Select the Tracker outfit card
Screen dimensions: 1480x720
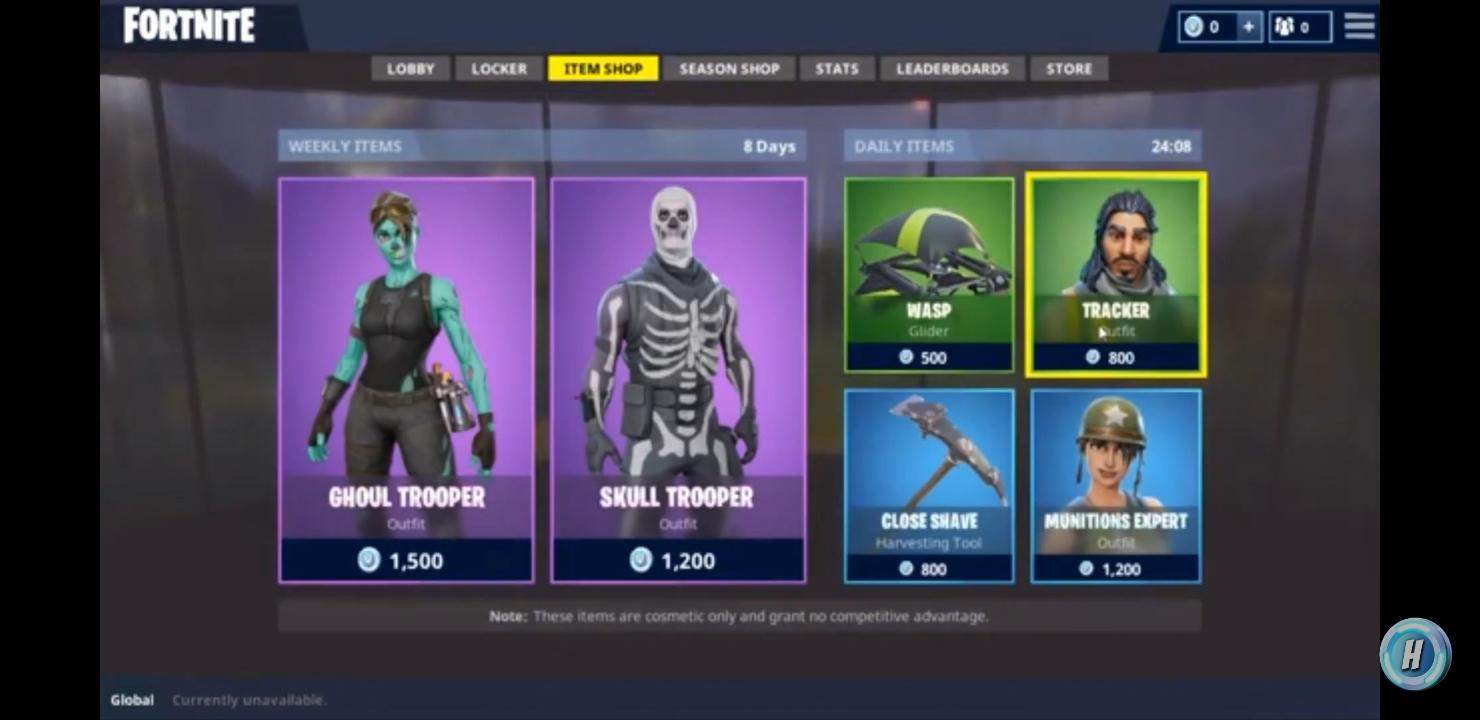(x=1115, y=274)
